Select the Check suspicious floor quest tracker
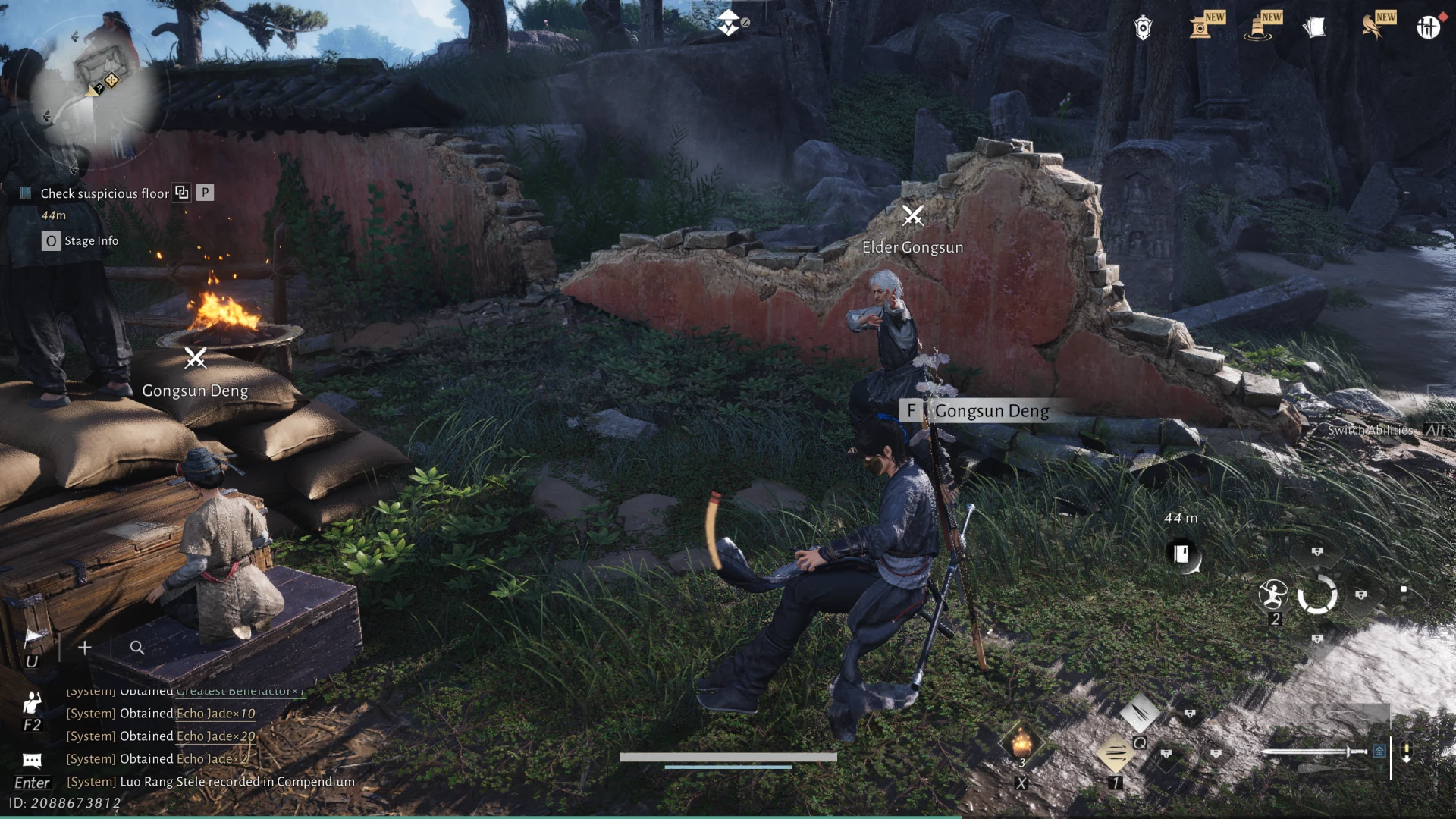 pyautogui.click(x=104, y=193)
